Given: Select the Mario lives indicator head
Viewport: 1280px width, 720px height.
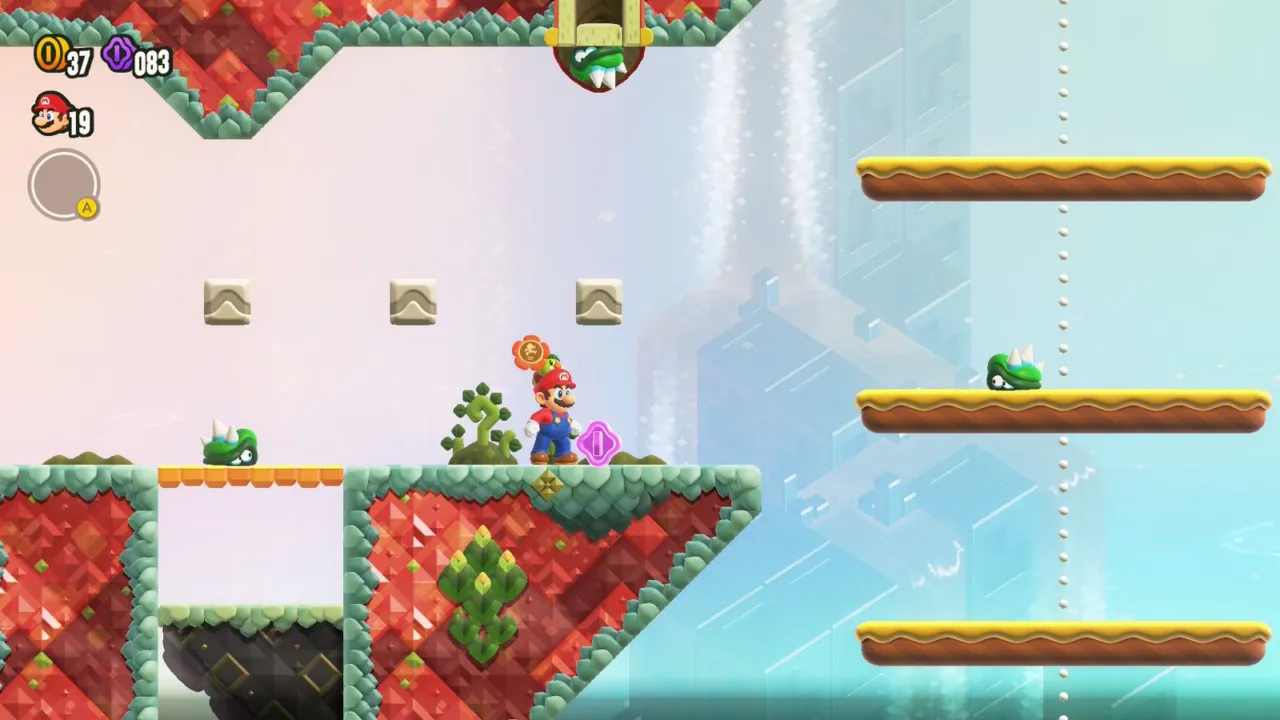Looking at the screenshot, I should [48, 115].
